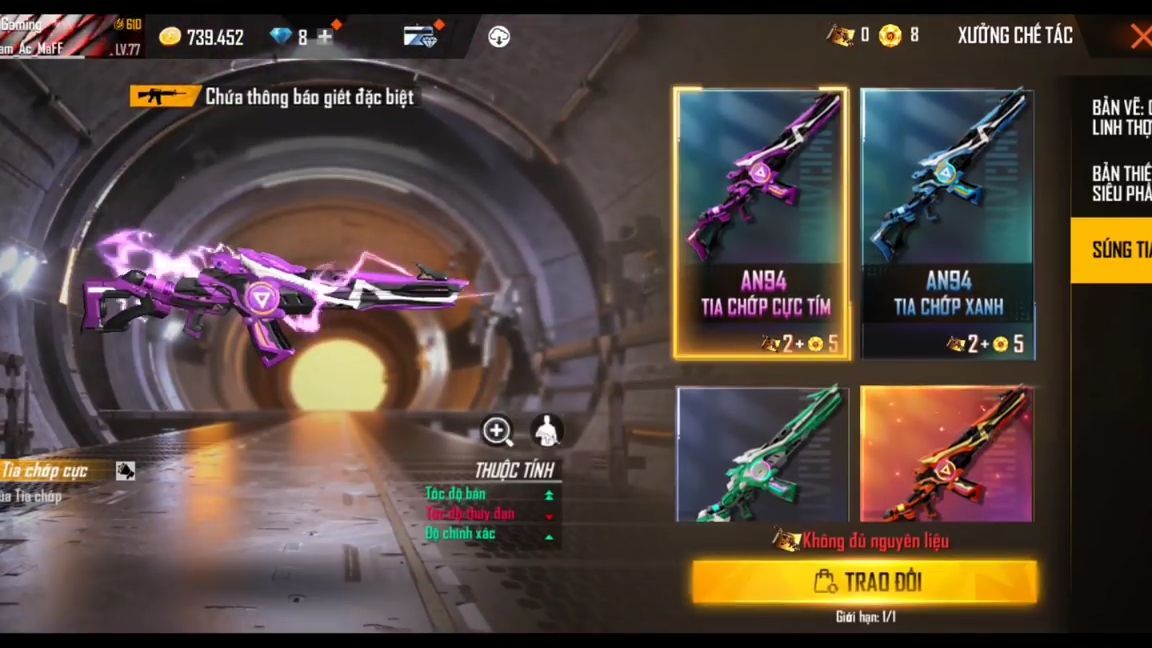The image size is (1152, 648).
Task: Preview weapon on character silhouette icon
Action: pos(546,431)
